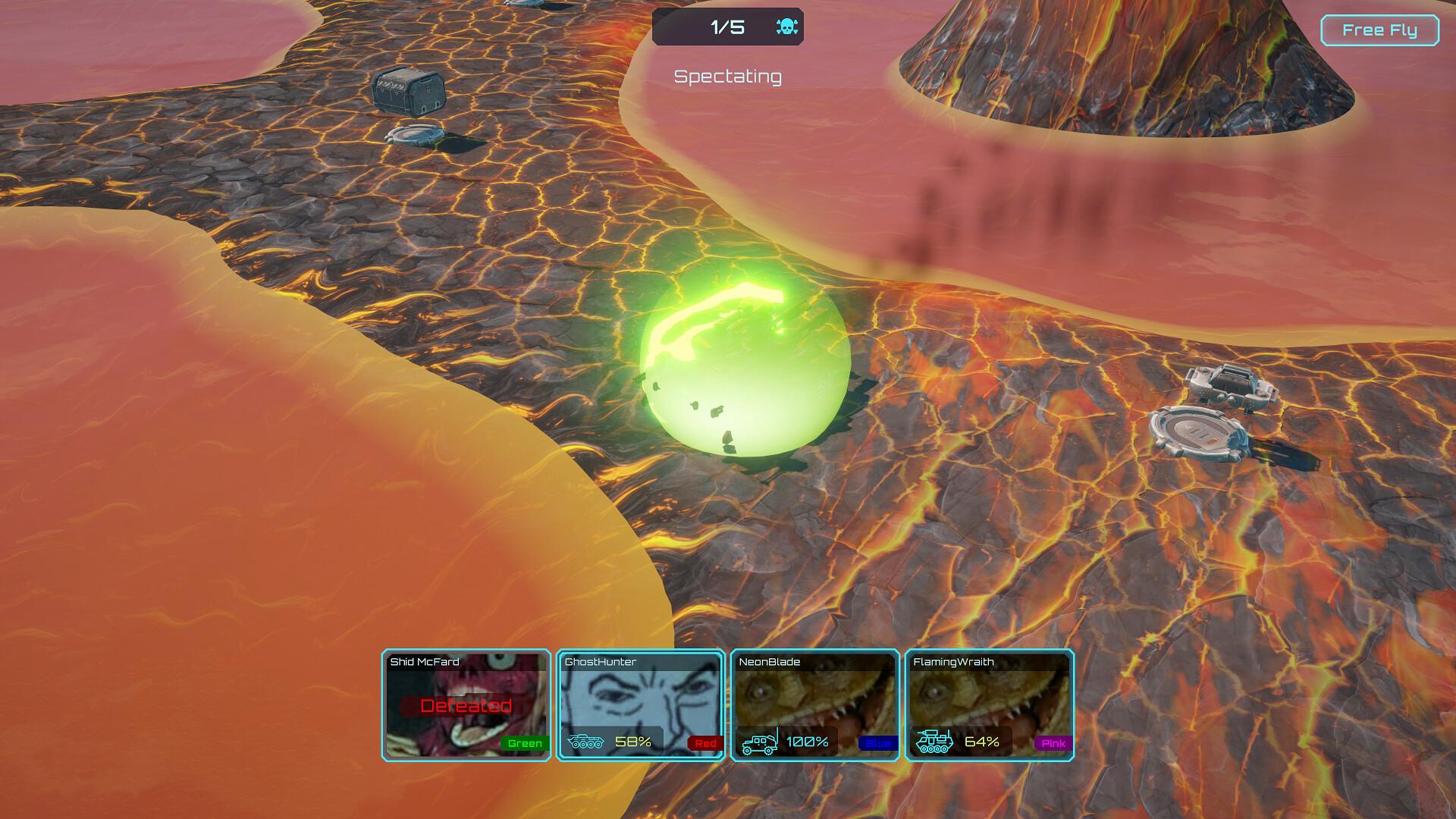Switch to the Spectating view label
The image size is (1456, 819).
(x=727, y=76)
